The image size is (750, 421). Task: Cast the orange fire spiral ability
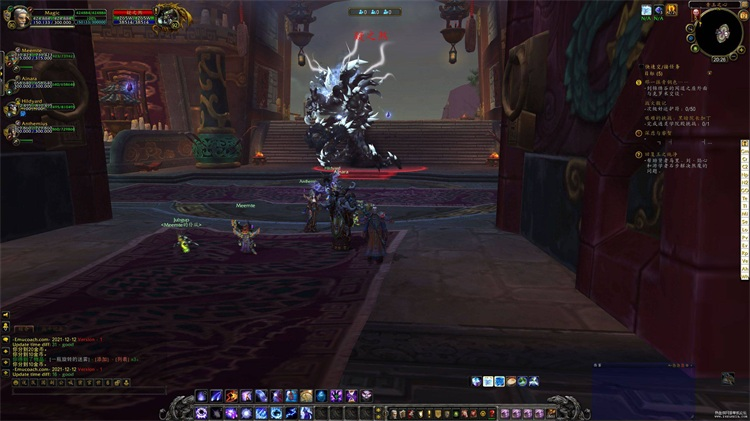231,396
